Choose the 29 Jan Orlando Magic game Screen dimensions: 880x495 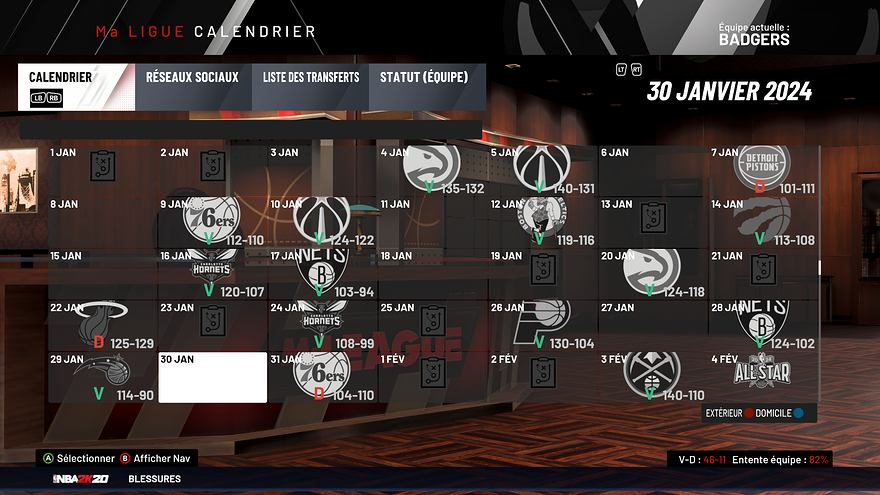[x=103, y=377]
